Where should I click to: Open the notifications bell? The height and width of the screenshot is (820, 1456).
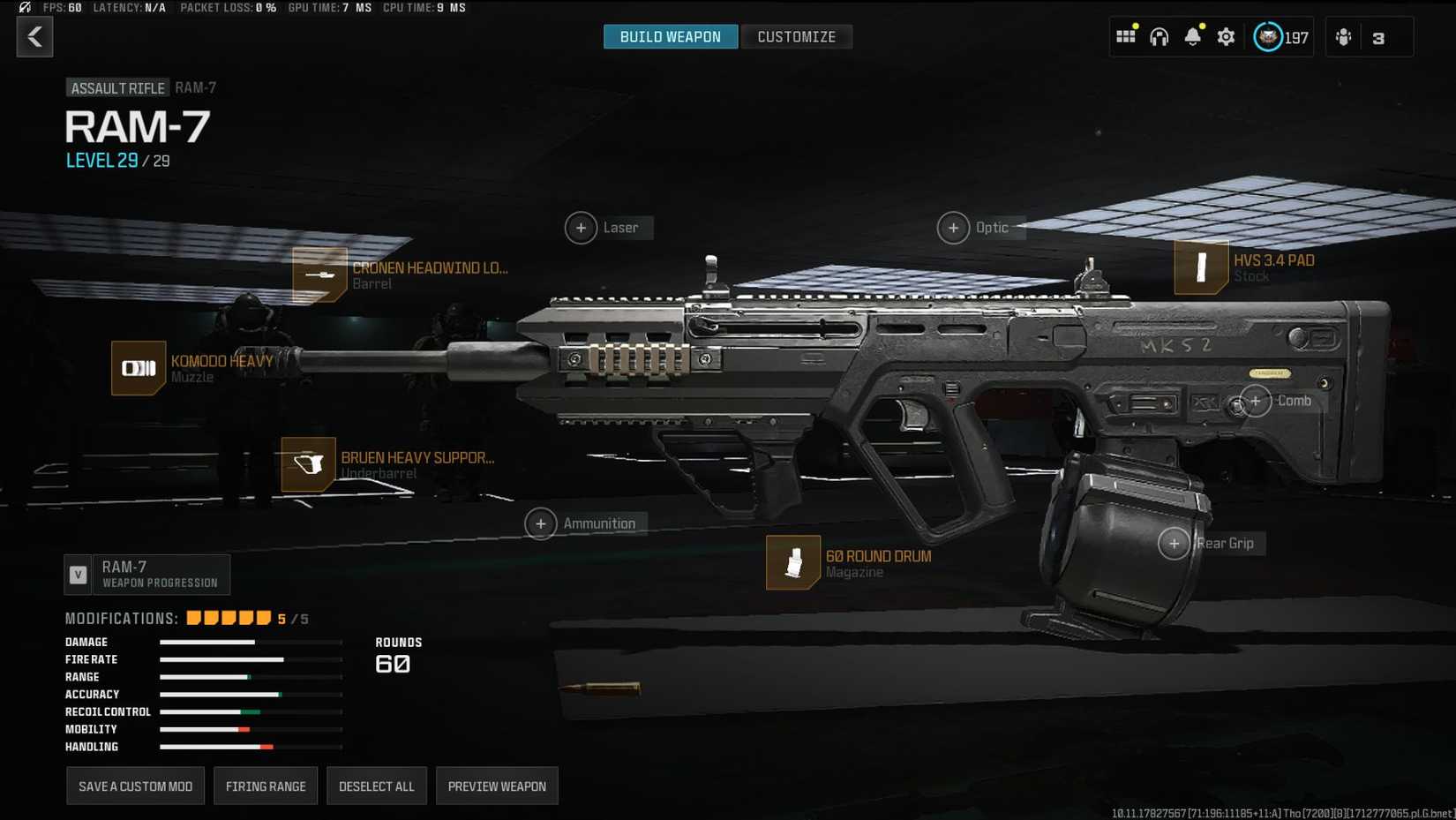click(x=1192, y=37)
